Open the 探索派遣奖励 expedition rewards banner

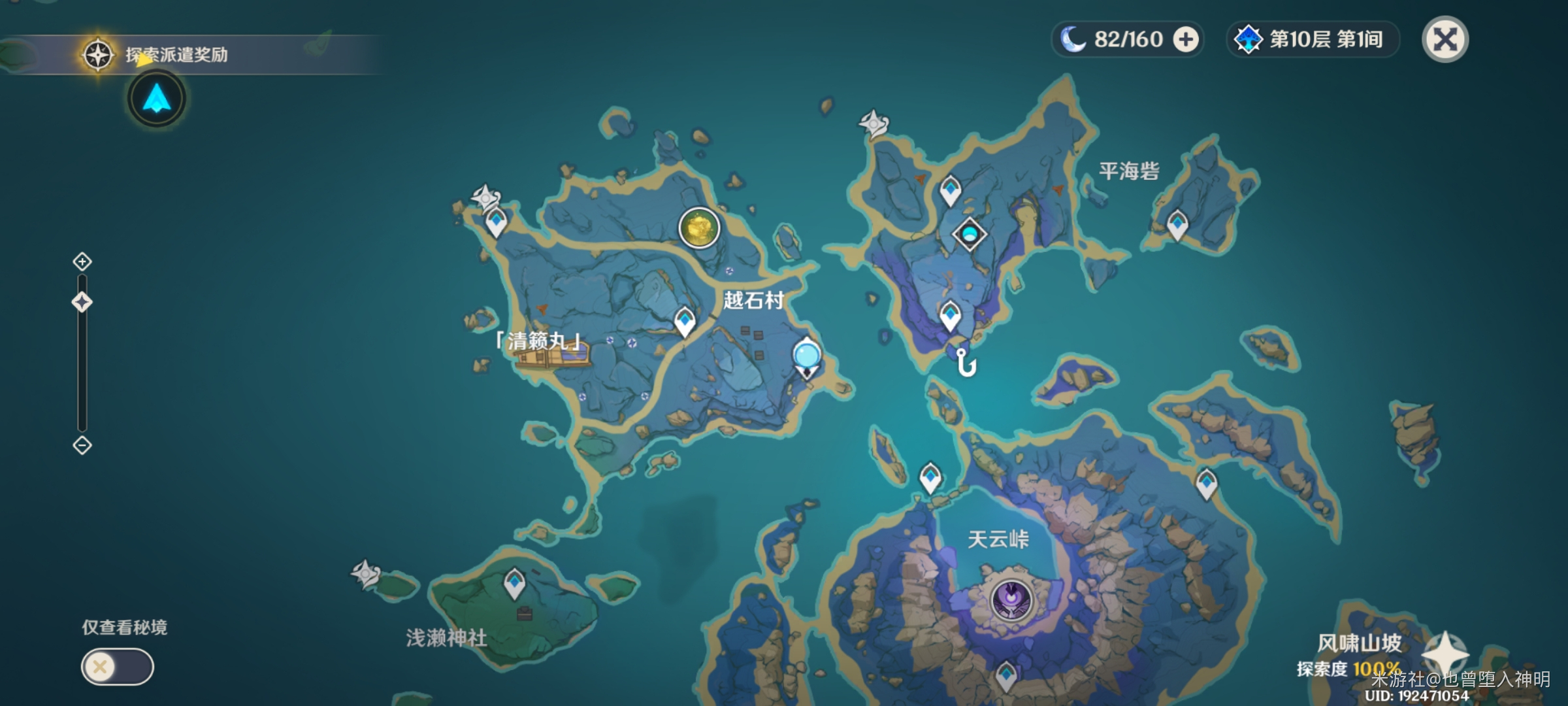pos(176,55)
